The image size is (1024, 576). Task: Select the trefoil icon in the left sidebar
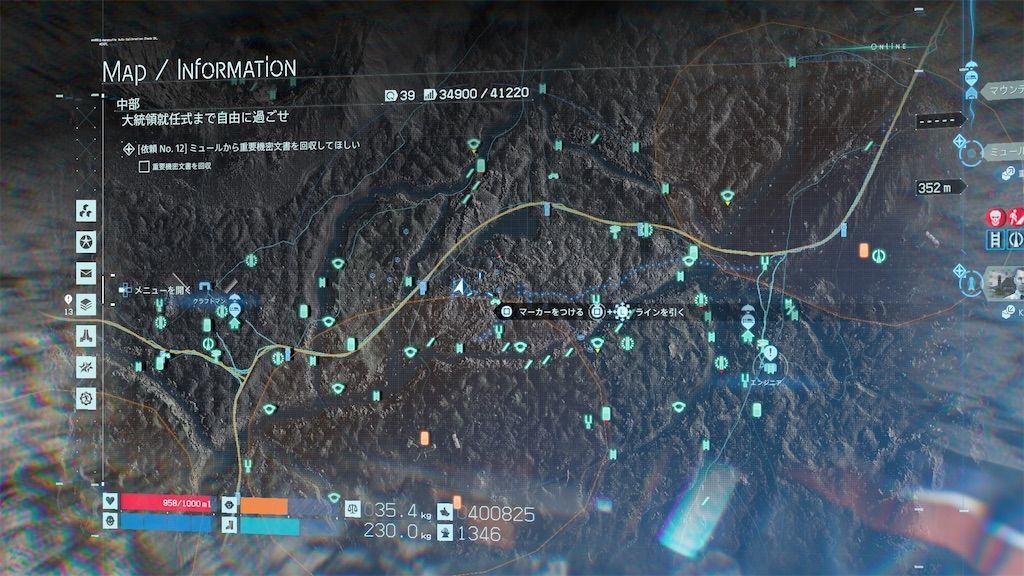(x=86, y=212)
